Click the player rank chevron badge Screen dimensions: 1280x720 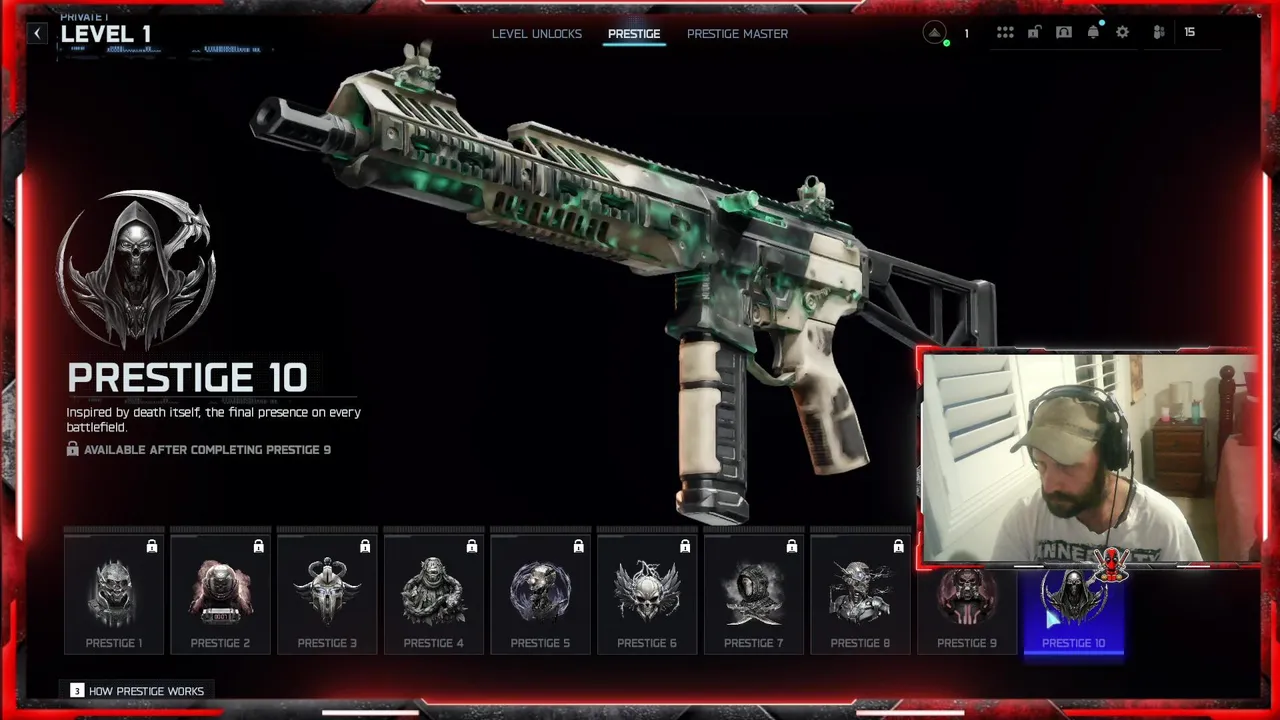pyautogui.click(x=935, y=33)
